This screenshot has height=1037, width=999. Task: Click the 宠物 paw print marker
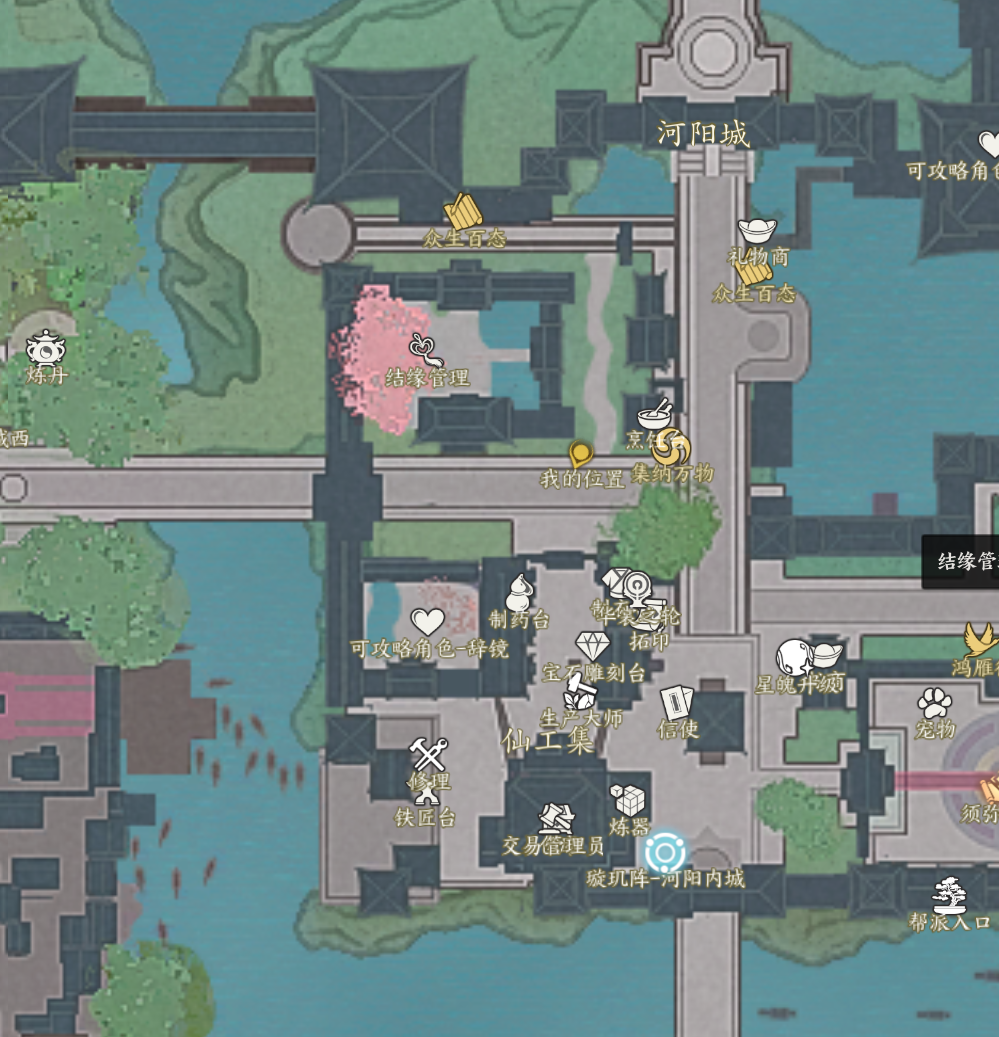click(x=935, y=703)
